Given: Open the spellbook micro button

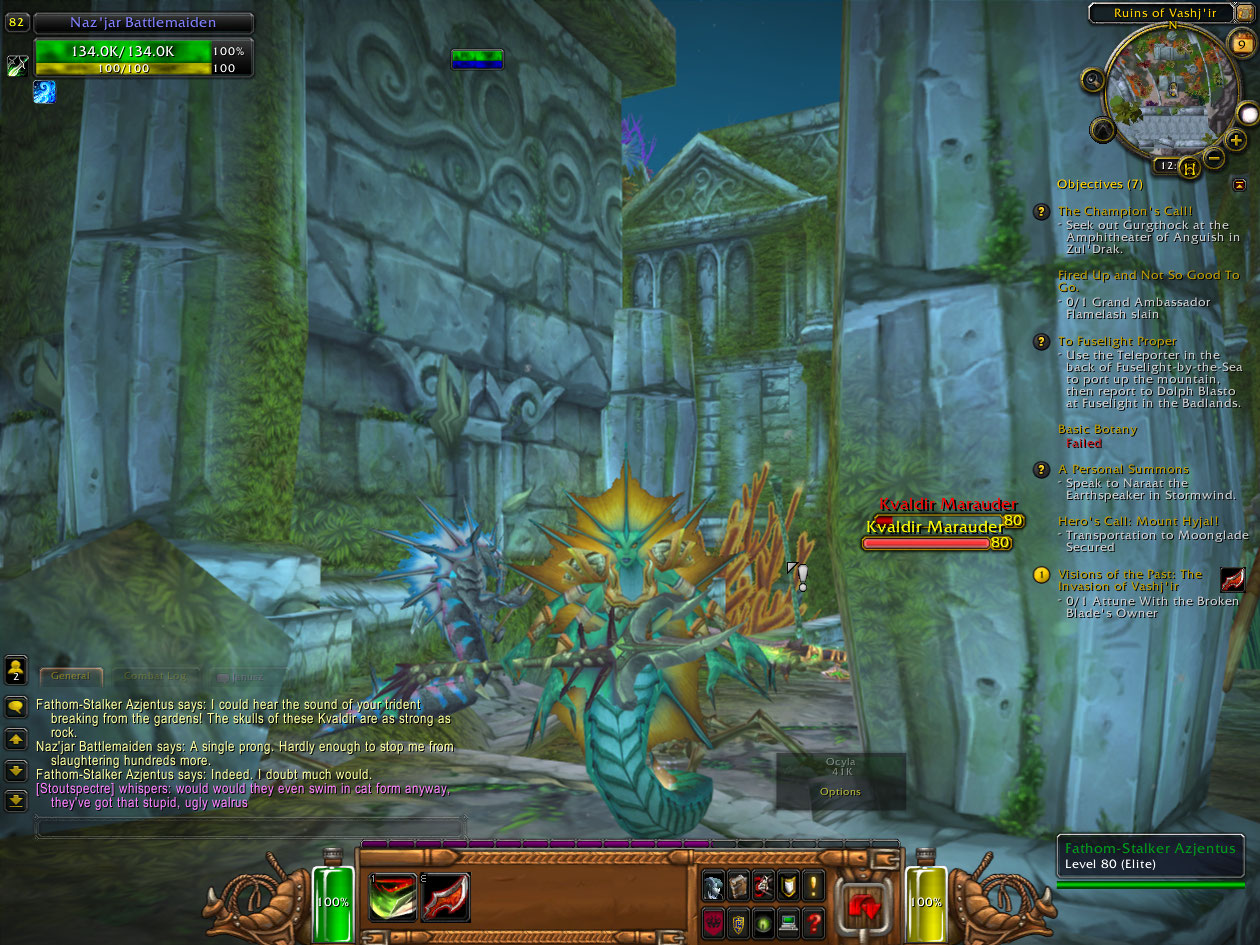Looking at the screenshot, I should 738,884.
